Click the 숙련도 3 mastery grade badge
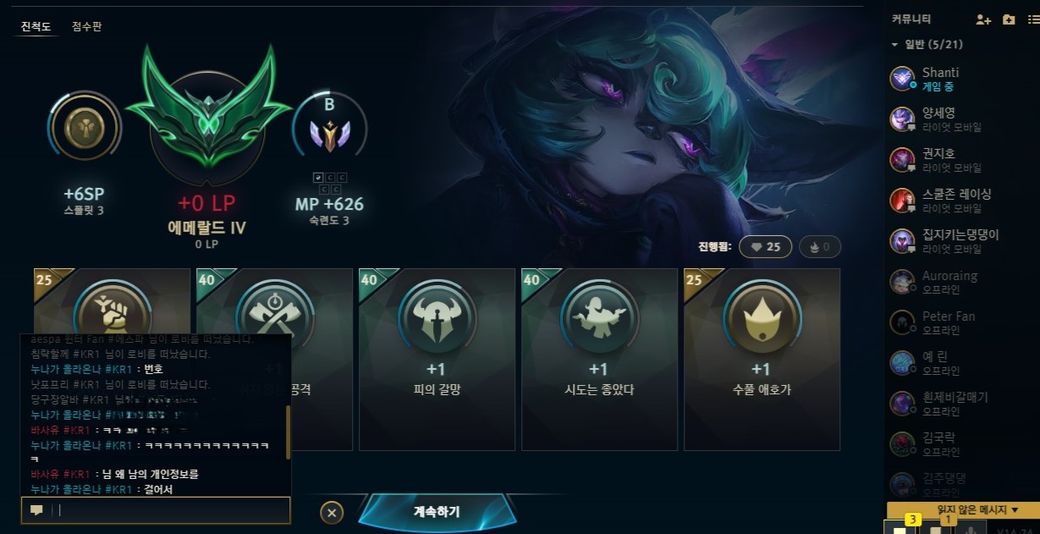The image size is (1040, 534). point(329,130)
